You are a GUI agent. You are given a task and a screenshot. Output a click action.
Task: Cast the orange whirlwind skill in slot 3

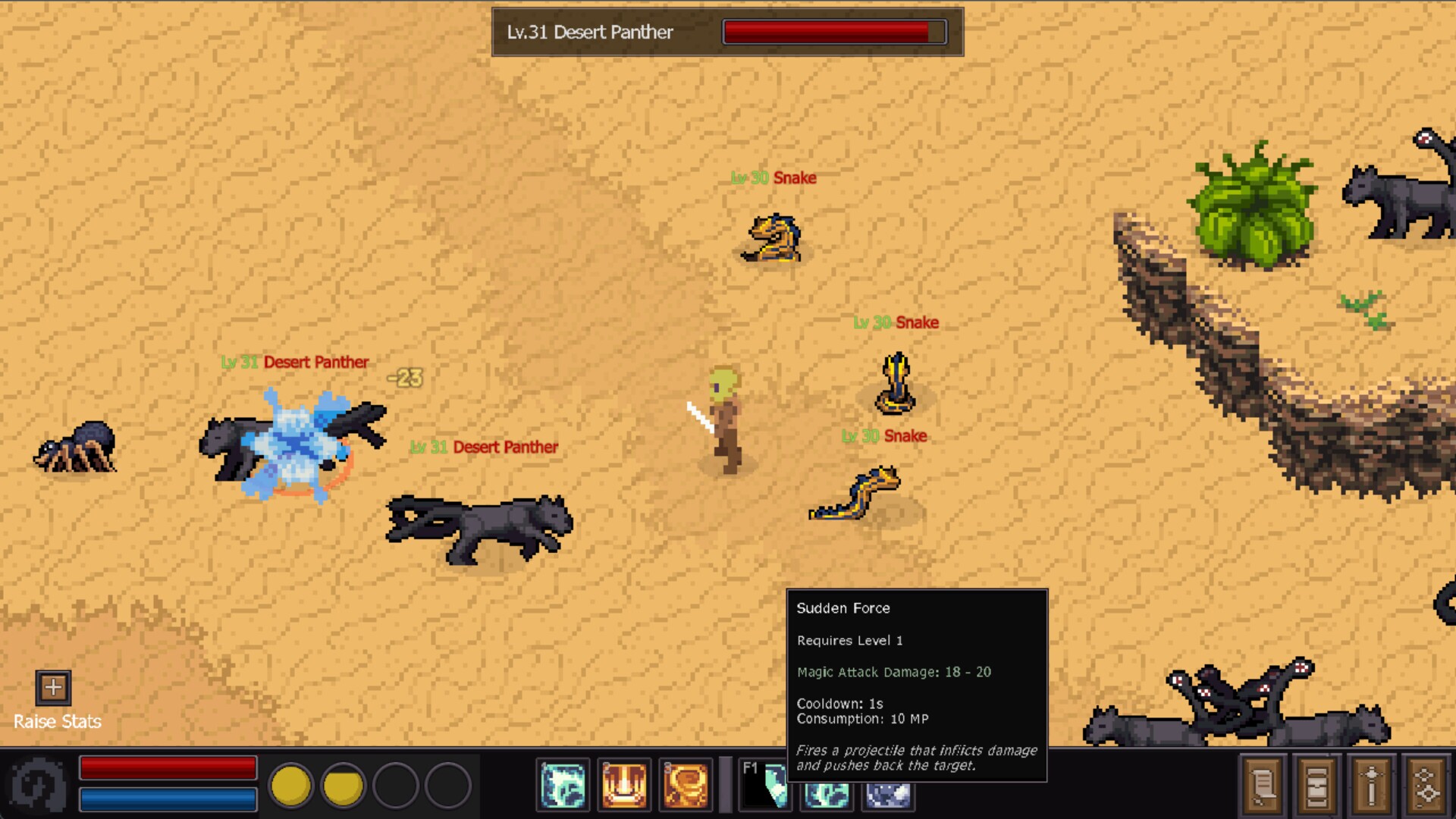tap(686, 785)
